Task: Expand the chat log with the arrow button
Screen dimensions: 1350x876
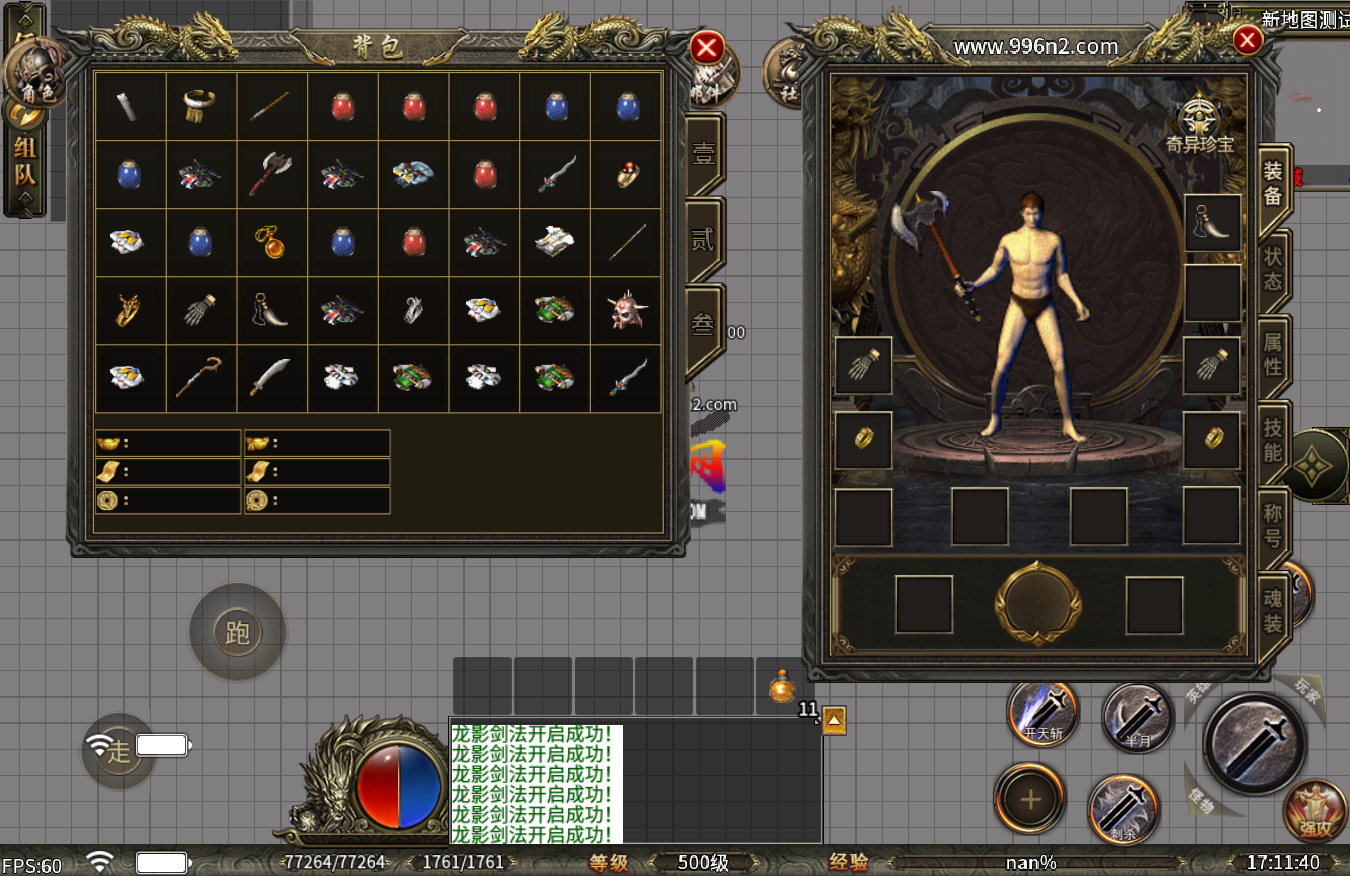Action: coord(834,720)
